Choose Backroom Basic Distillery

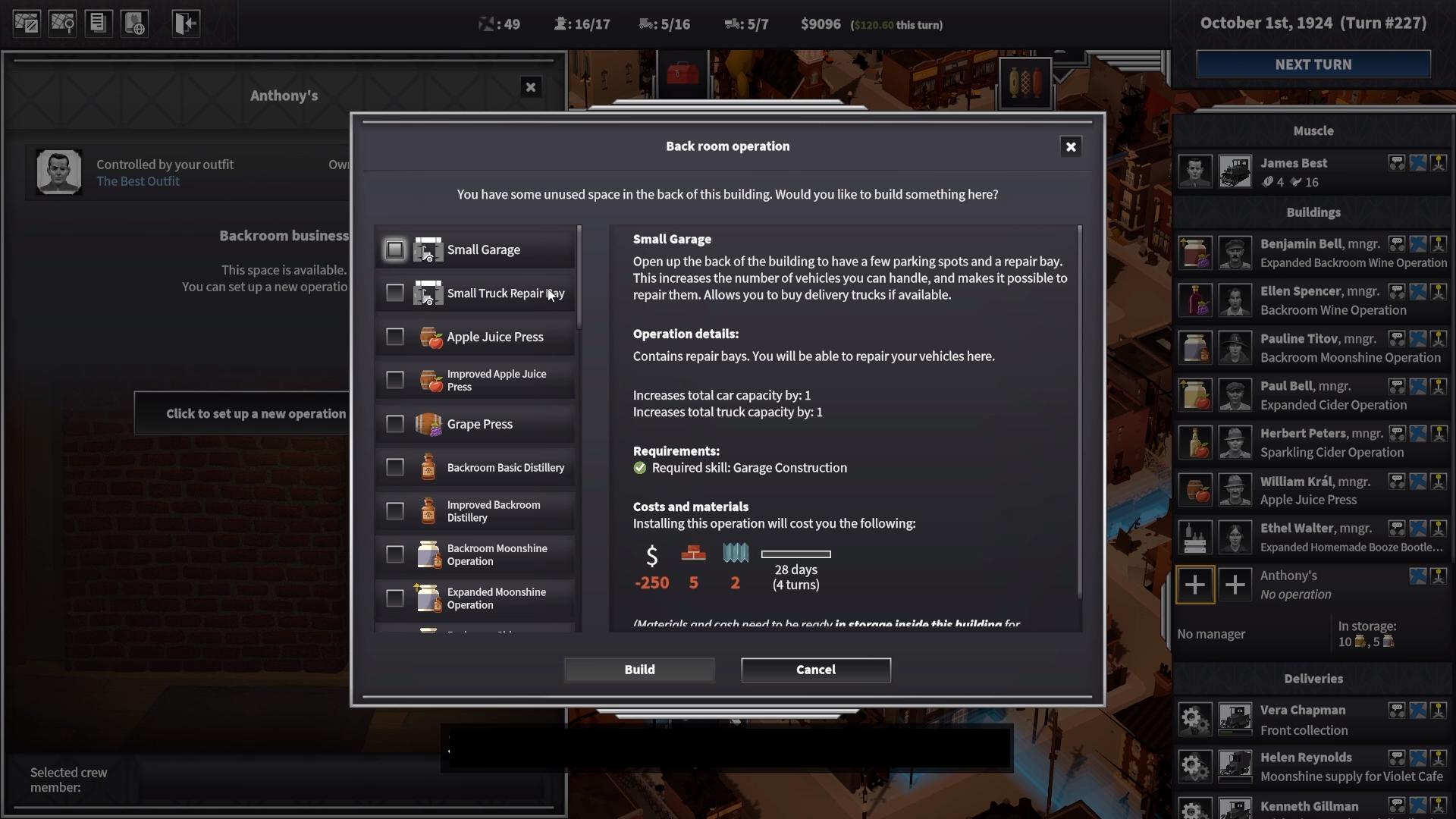pyautogui.click(x=395, y=467)
